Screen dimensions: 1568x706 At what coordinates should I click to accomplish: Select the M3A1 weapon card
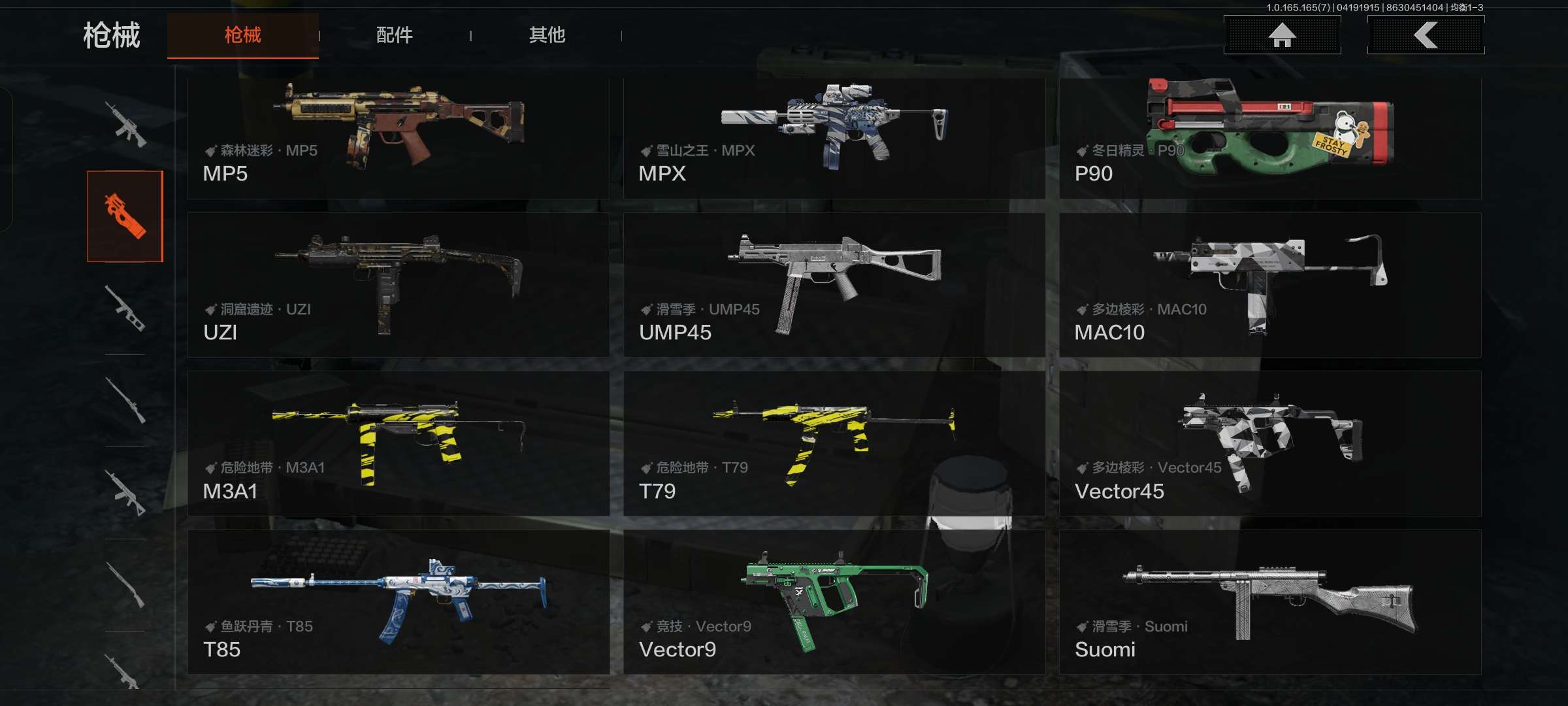(x=399, y=444)
